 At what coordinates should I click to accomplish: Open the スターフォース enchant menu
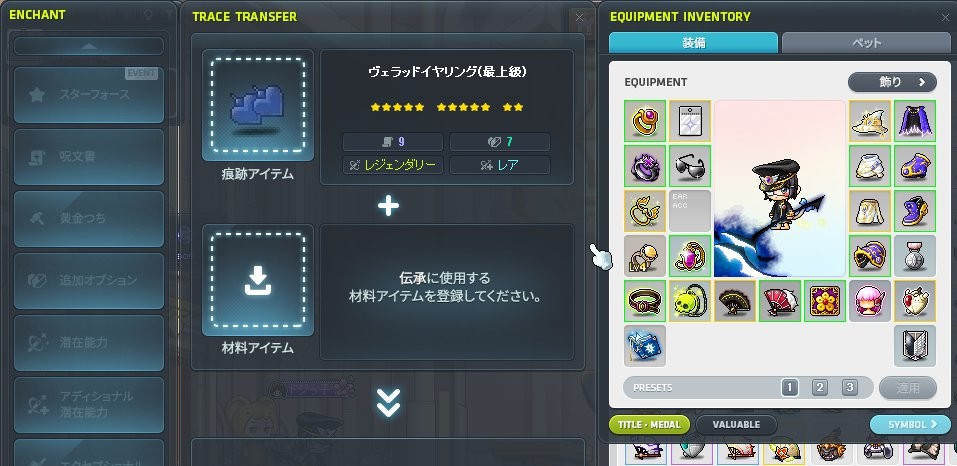click(88, 95)
